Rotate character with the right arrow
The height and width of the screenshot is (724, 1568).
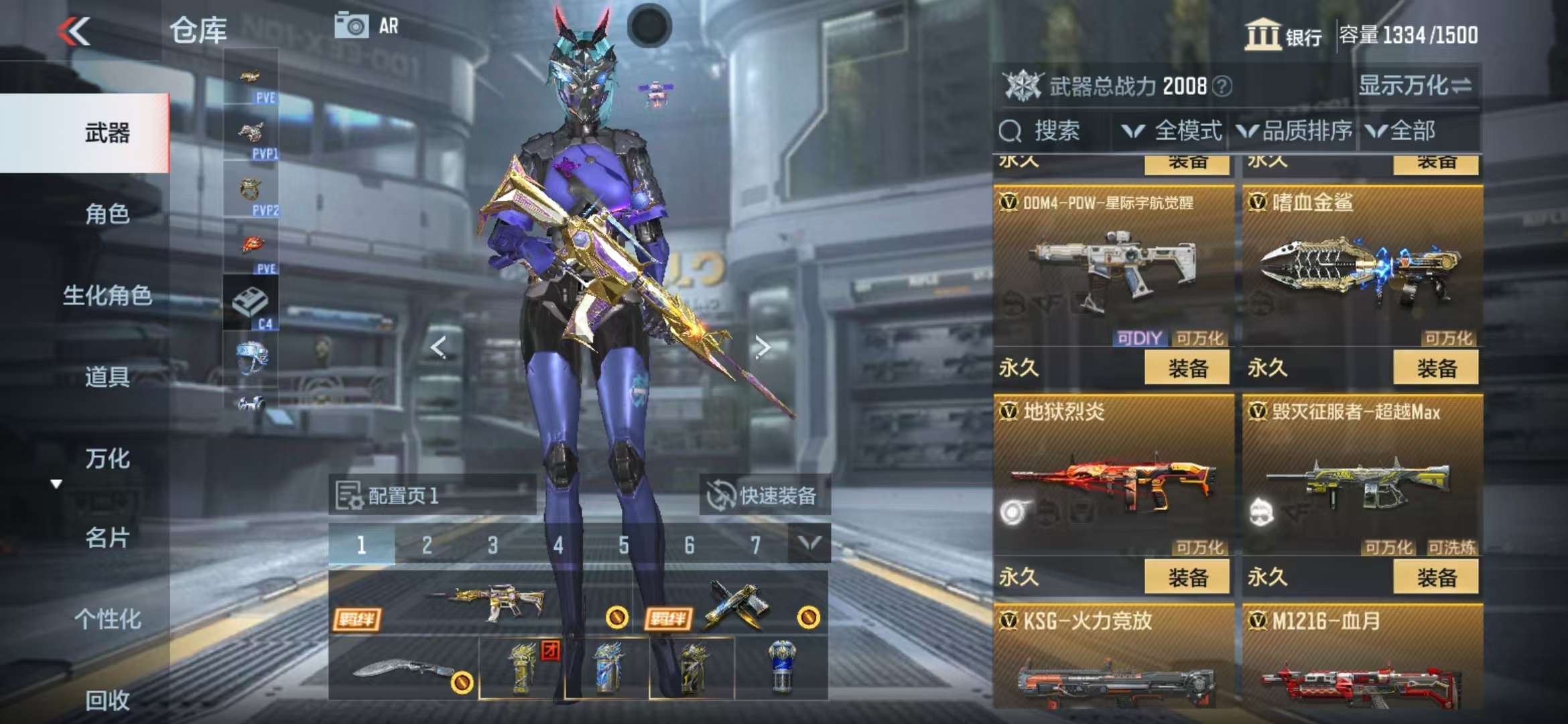point(762,347)
